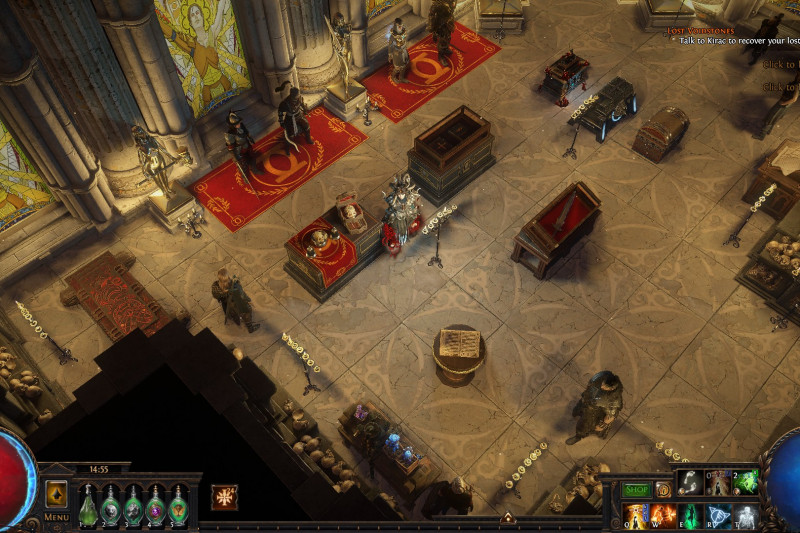Use the light green life flask in slot 1
Image resolution: width=800 pixels, height=533 pixels.
pyautogui.click(x=88, y=503)
